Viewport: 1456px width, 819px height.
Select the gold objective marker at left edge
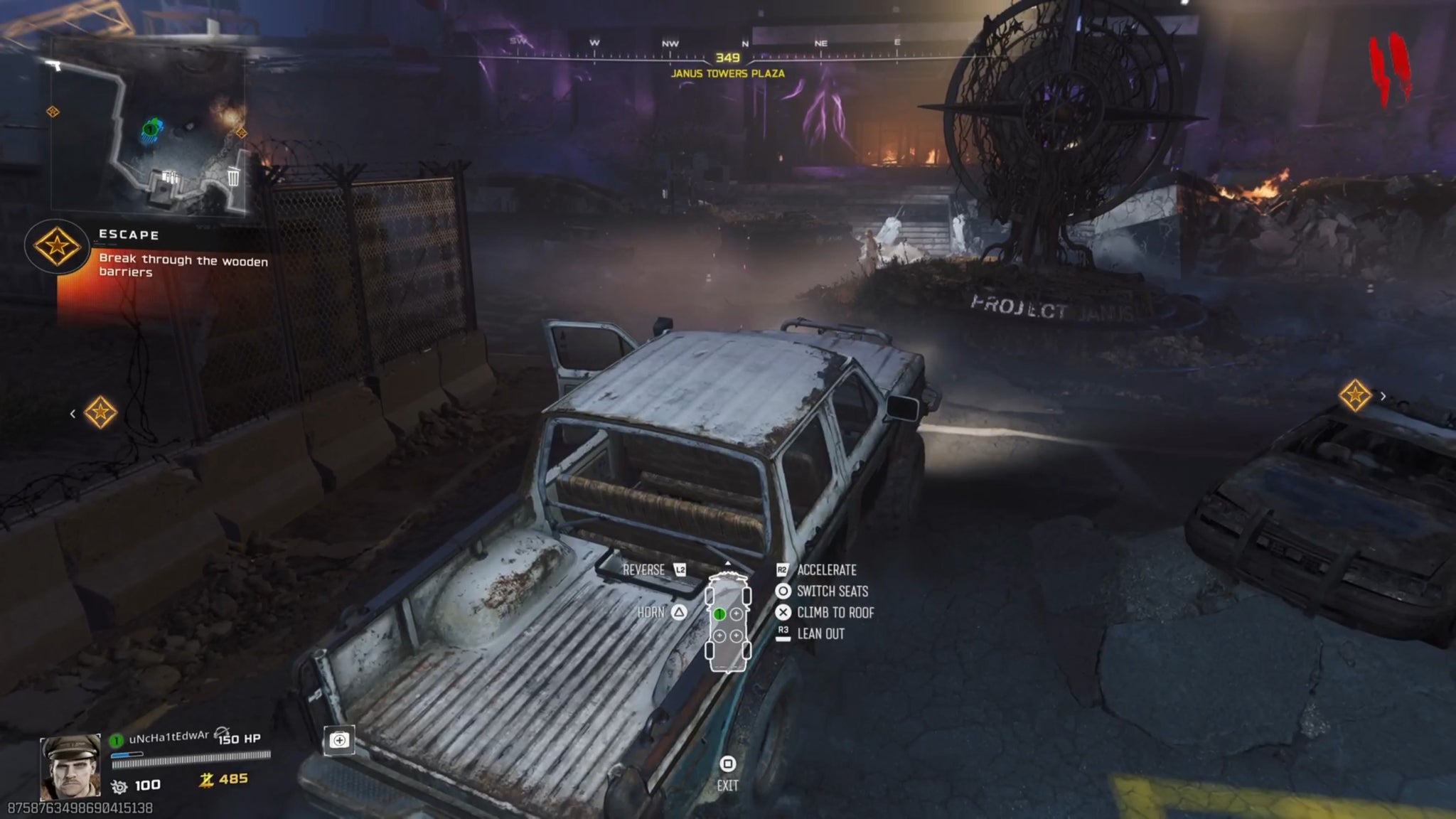100,412
